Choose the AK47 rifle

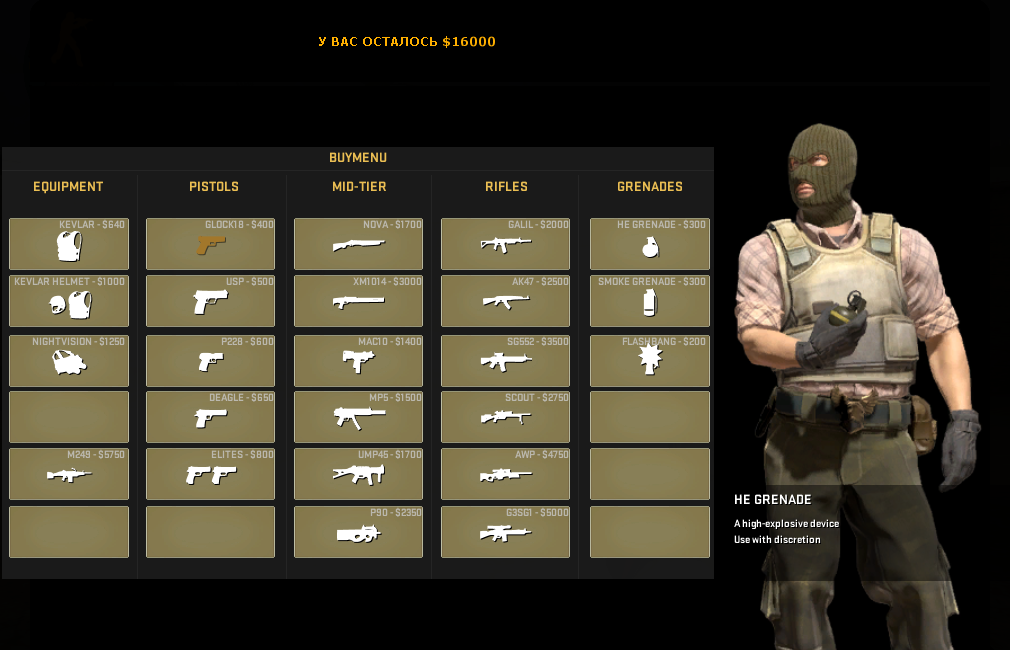click(505, 301)
